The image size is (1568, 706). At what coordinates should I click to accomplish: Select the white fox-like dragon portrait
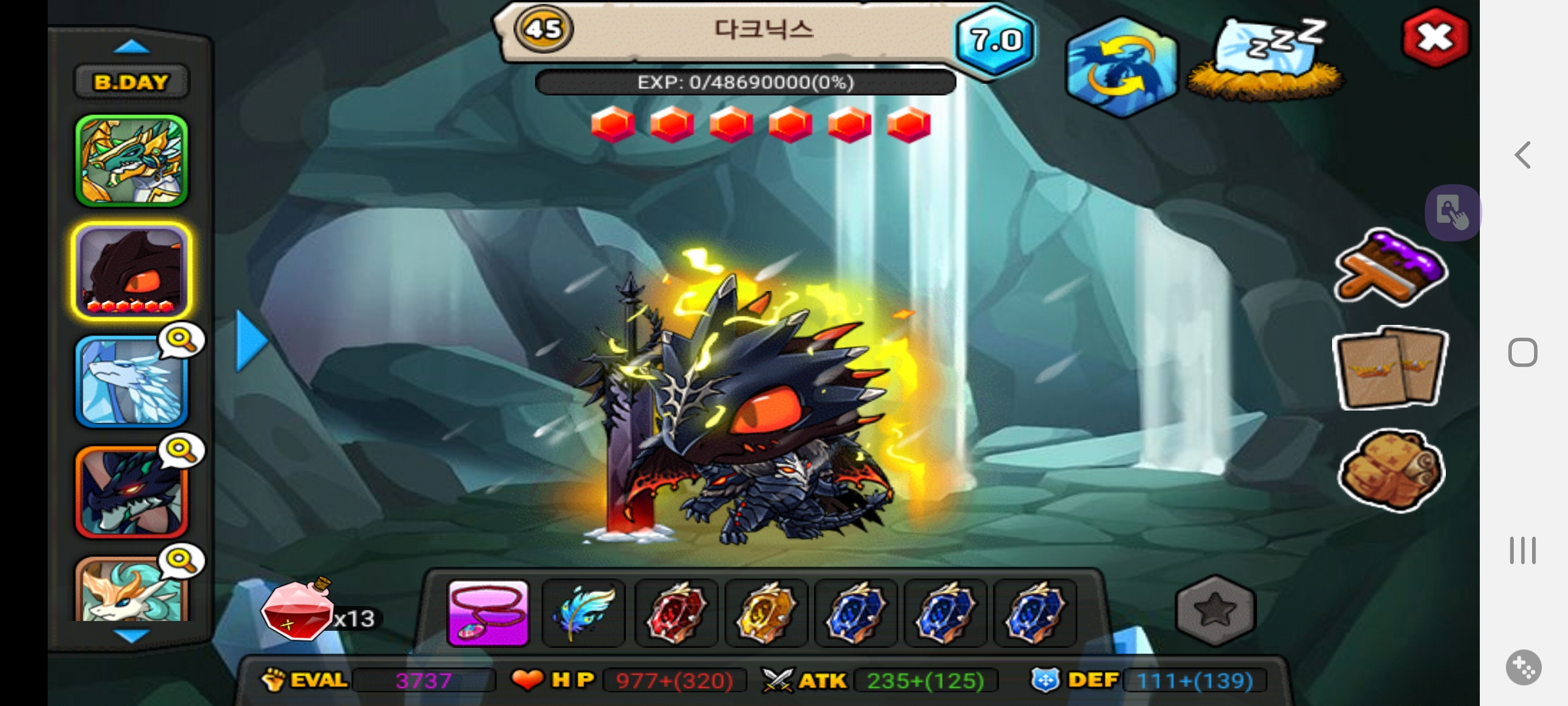131,590
